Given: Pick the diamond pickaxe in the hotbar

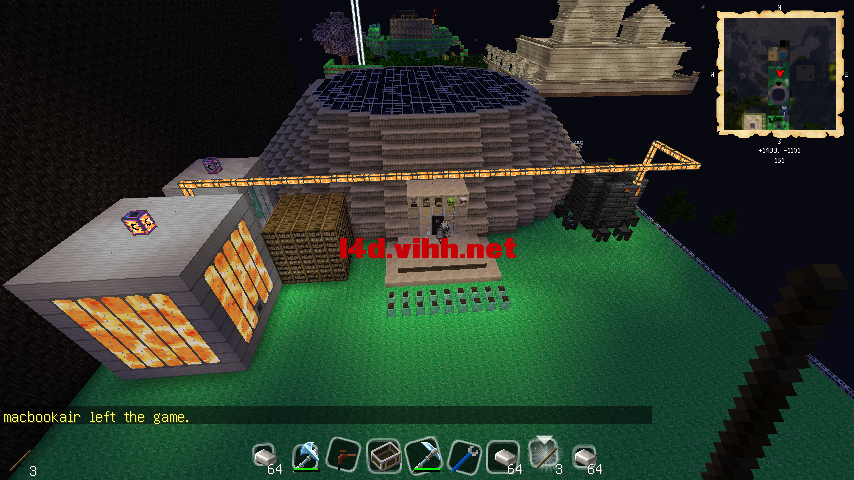Looking at the screenshot, I should point(424,456).
